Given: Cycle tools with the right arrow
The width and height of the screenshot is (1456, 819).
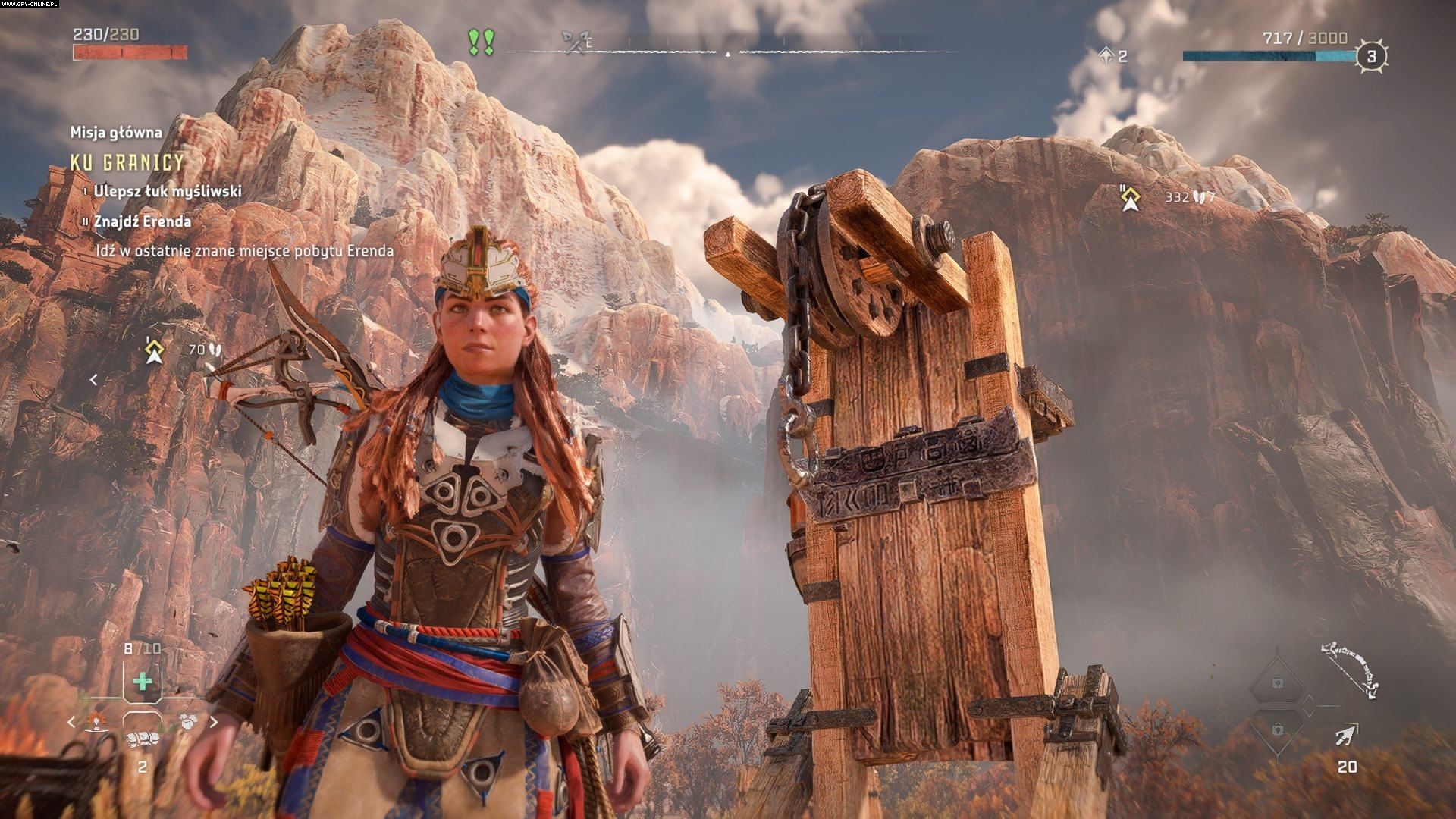Looking at the screenshot, I should coord(214,722).
